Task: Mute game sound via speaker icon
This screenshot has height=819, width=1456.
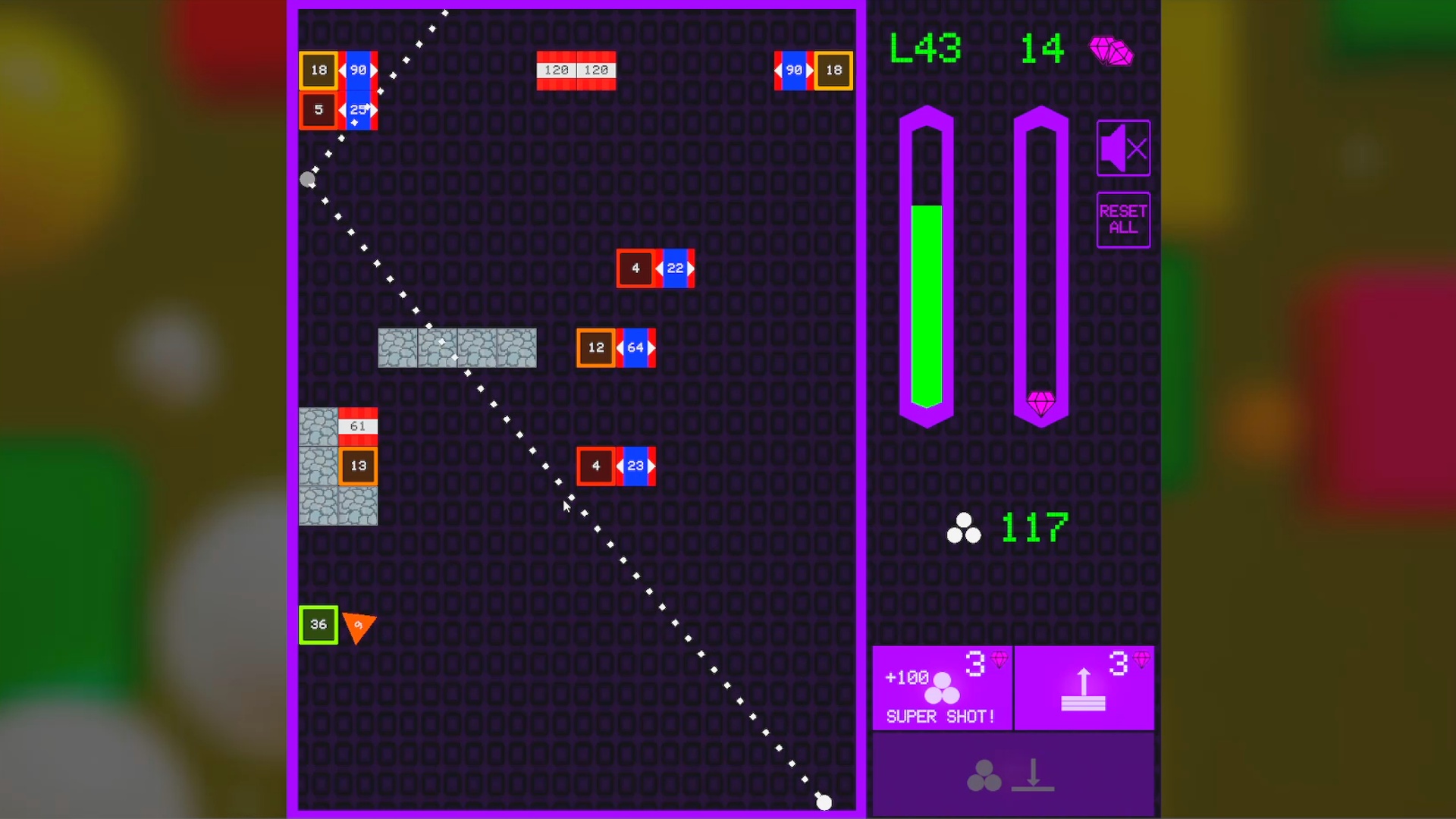Action: coord(1123,147)
